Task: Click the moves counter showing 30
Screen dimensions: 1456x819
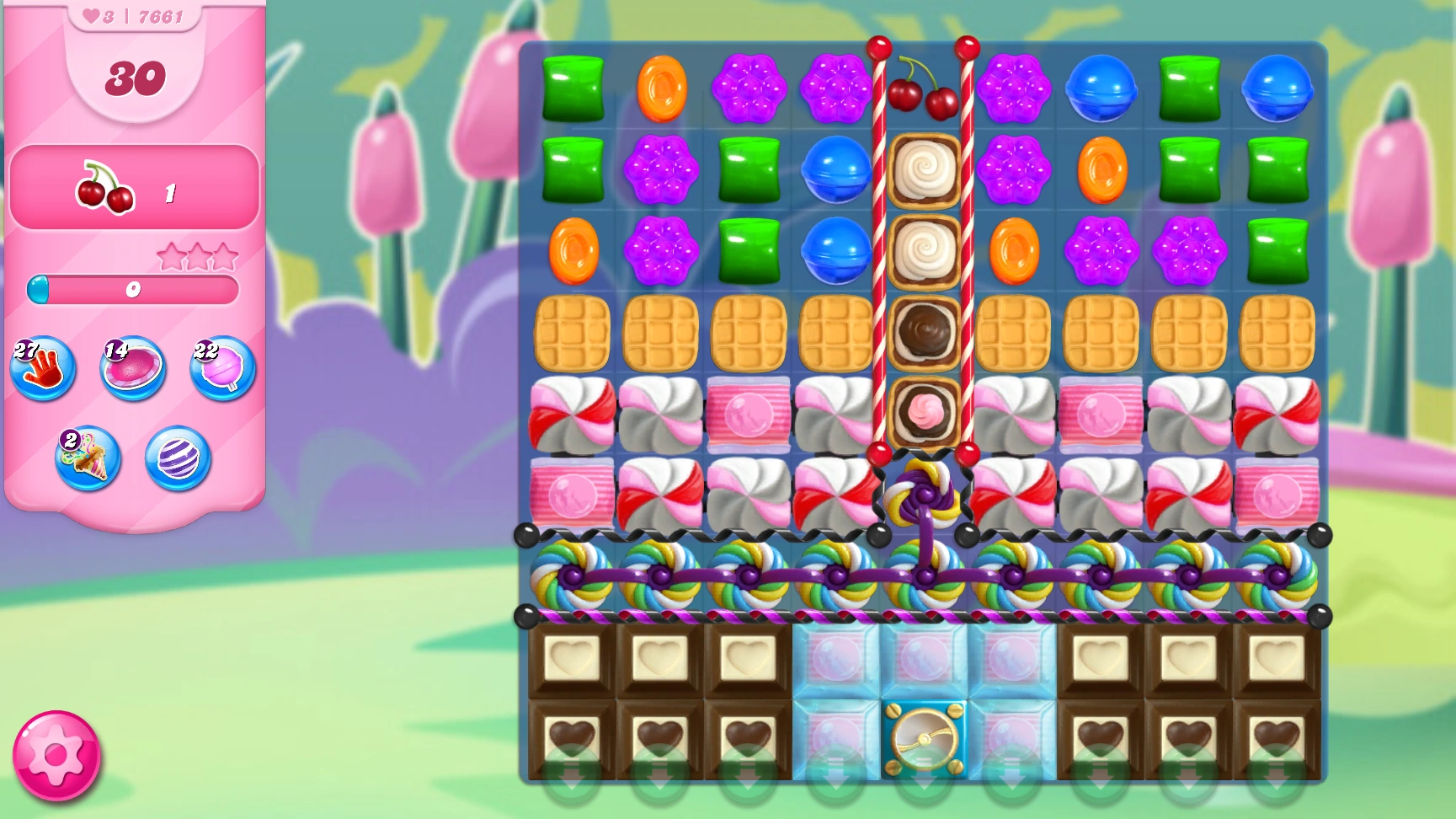Action: (x=131, y=78)
